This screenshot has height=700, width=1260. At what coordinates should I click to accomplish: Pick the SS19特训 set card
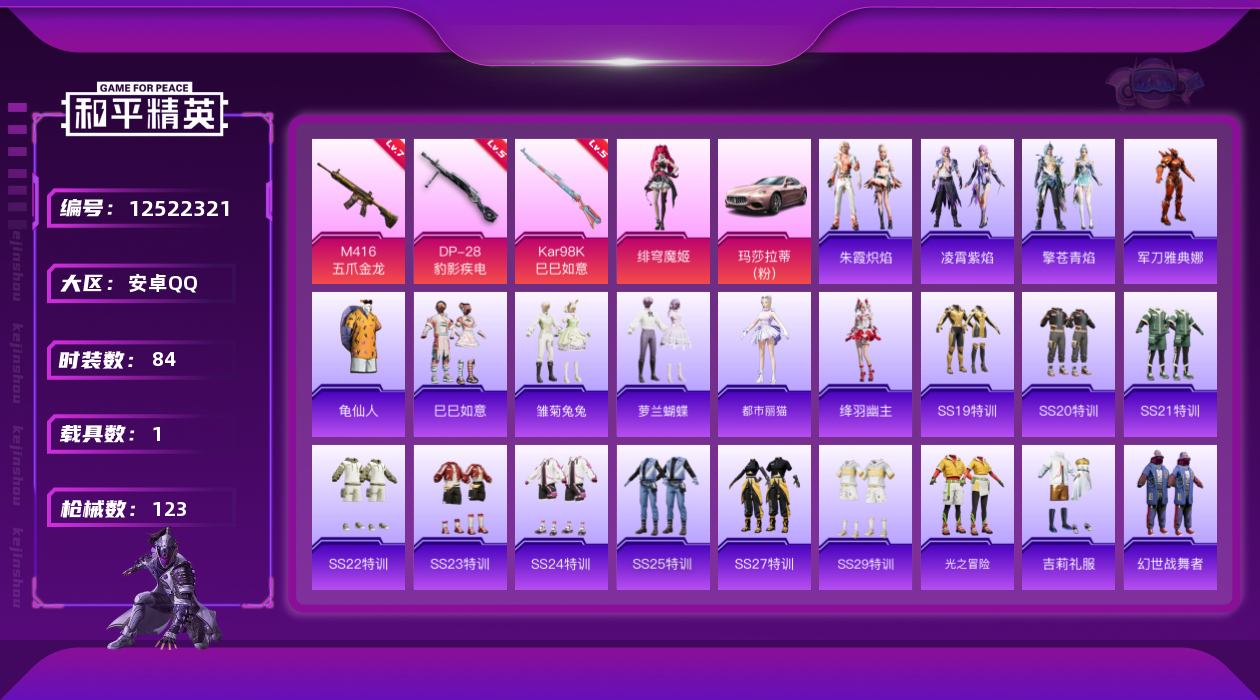[967, 364]
